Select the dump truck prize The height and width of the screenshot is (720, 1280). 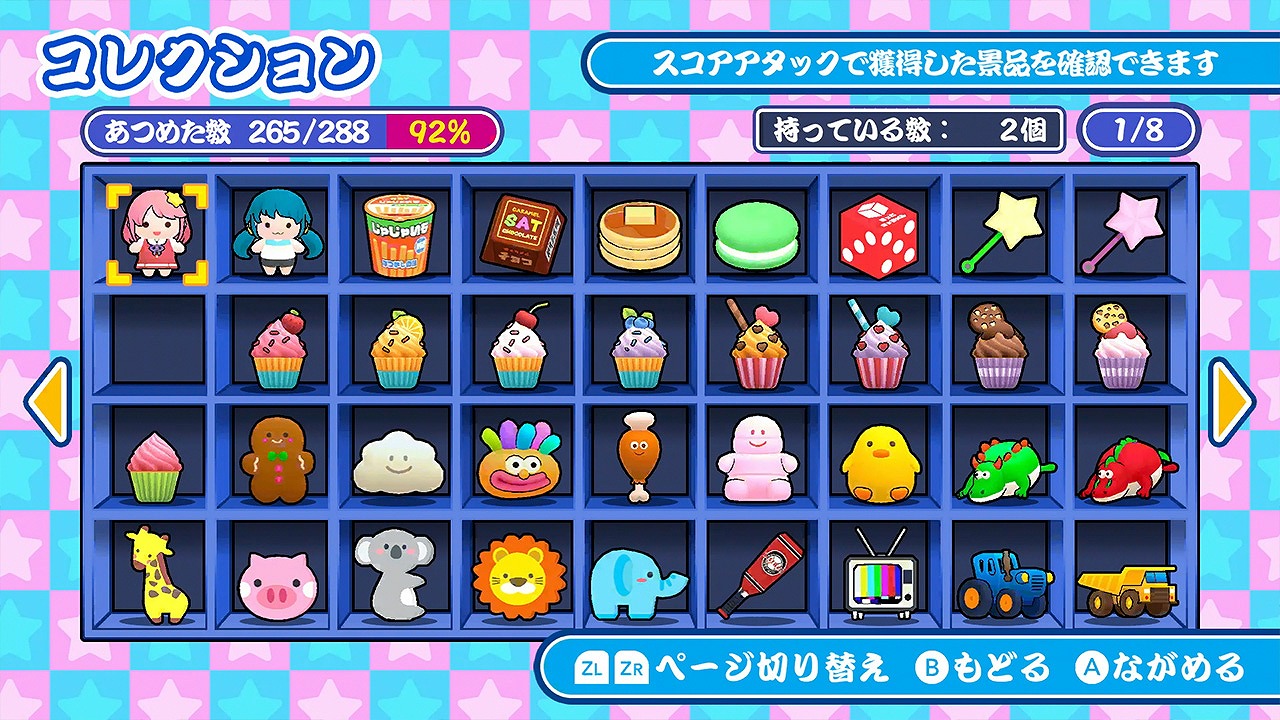point(1126,580)
